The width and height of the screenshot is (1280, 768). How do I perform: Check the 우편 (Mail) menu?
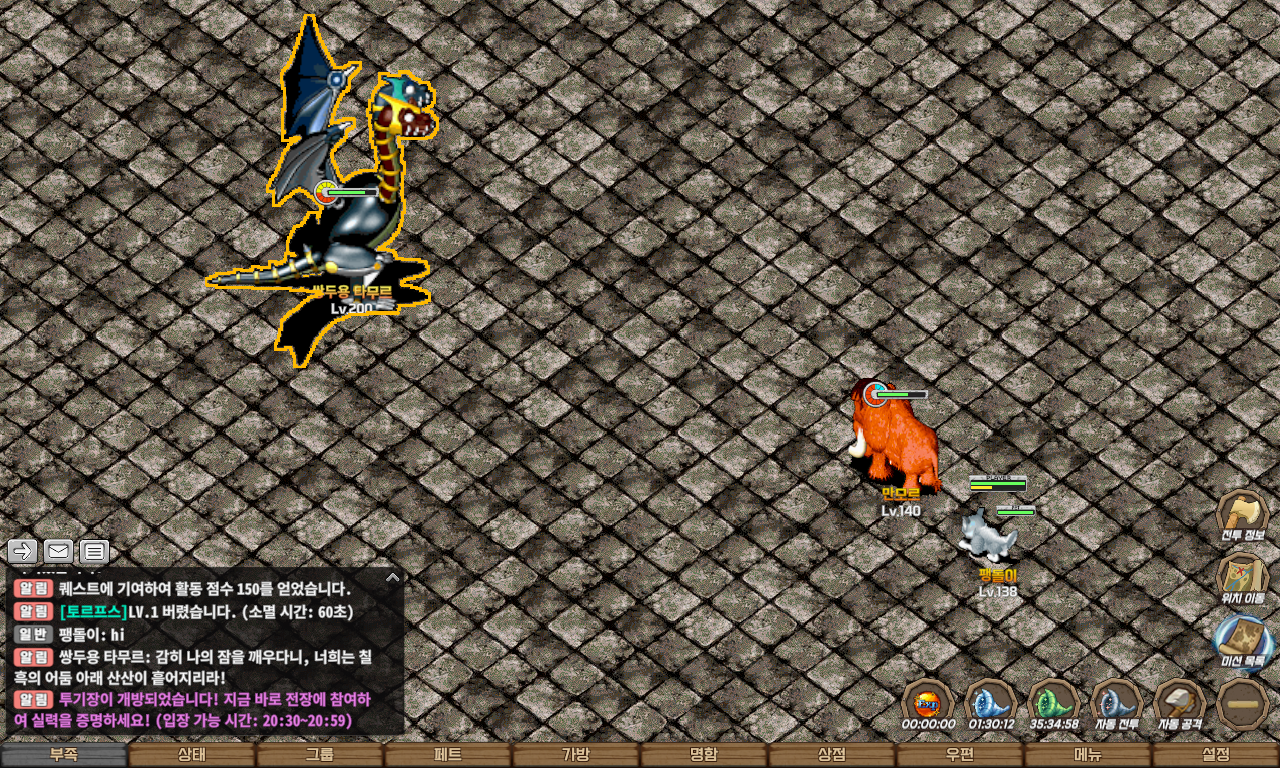960,755
